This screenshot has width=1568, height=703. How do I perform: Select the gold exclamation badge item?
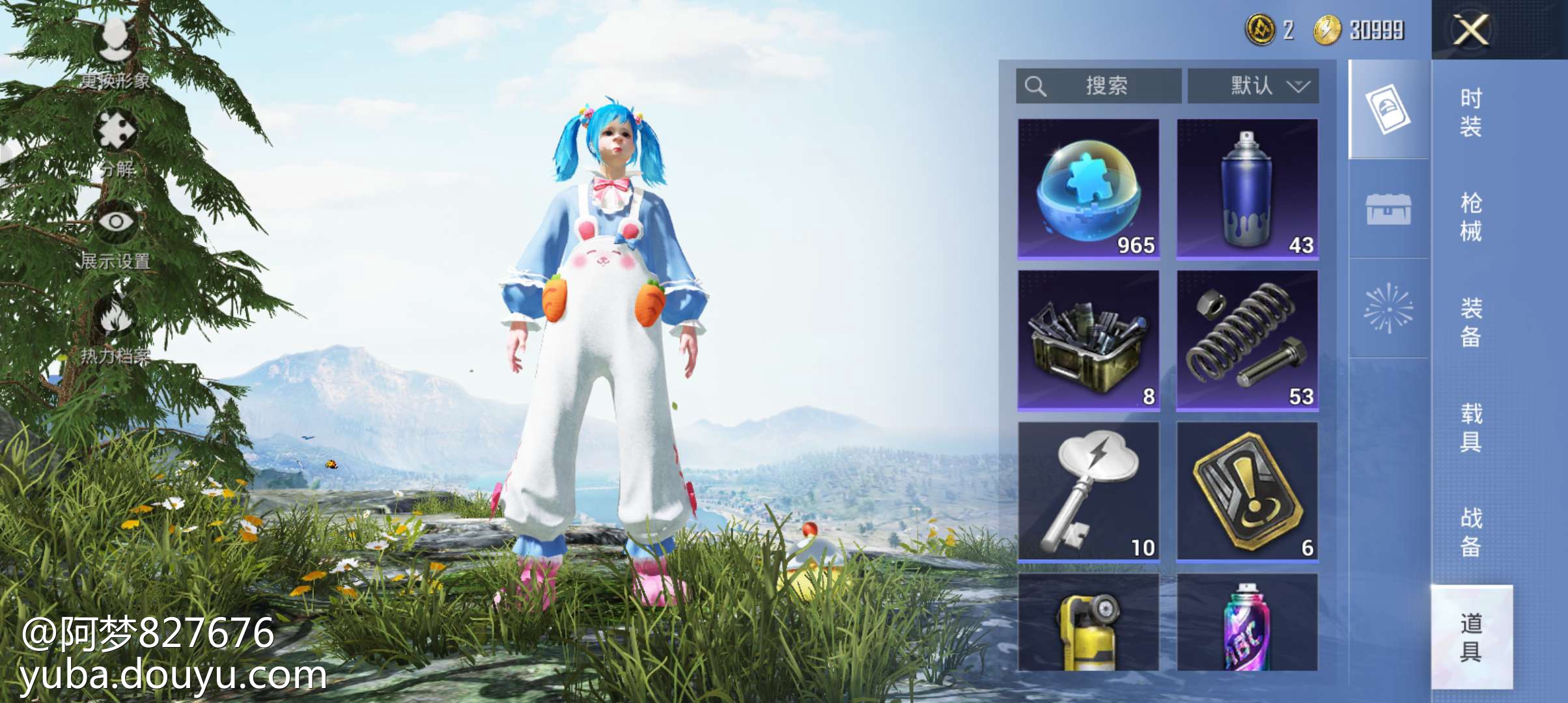click(x=1247, y=492)
